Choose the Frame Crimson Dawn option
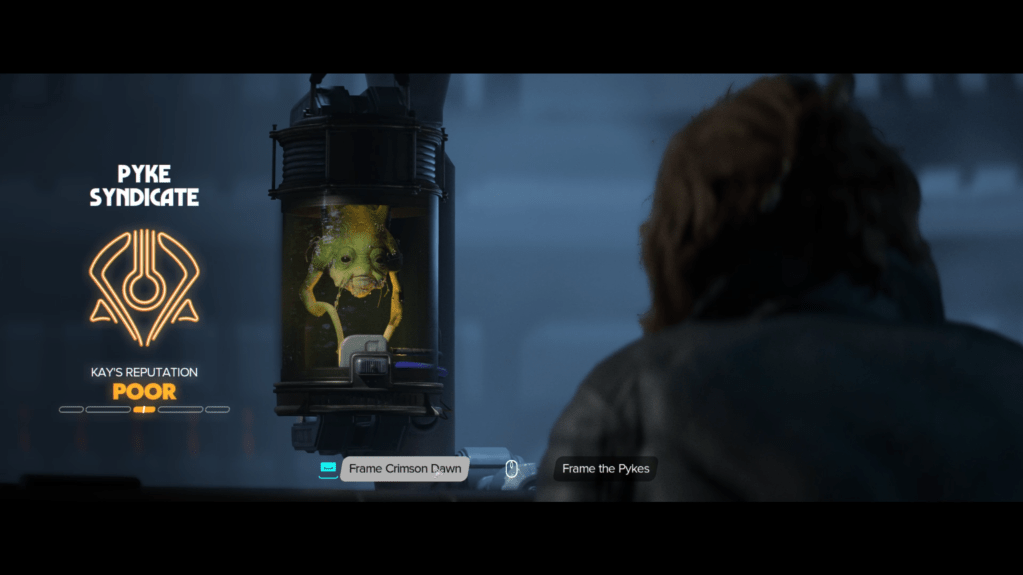The height and width of the screenshot is (575, 1023). click(404, 469)
